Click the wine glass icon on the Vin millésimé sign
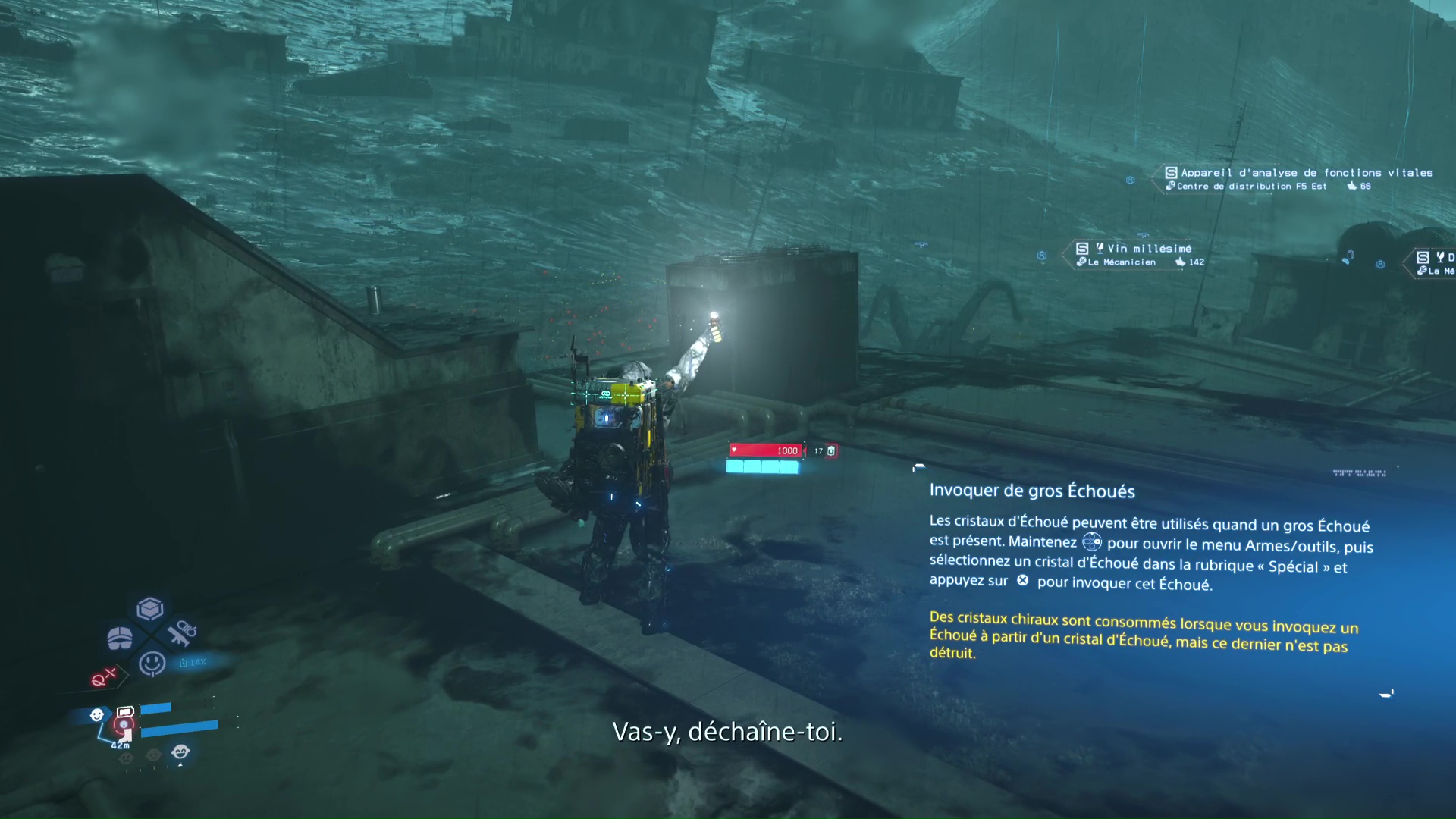Viewport: 1456px width, 819px height. 1100,249
